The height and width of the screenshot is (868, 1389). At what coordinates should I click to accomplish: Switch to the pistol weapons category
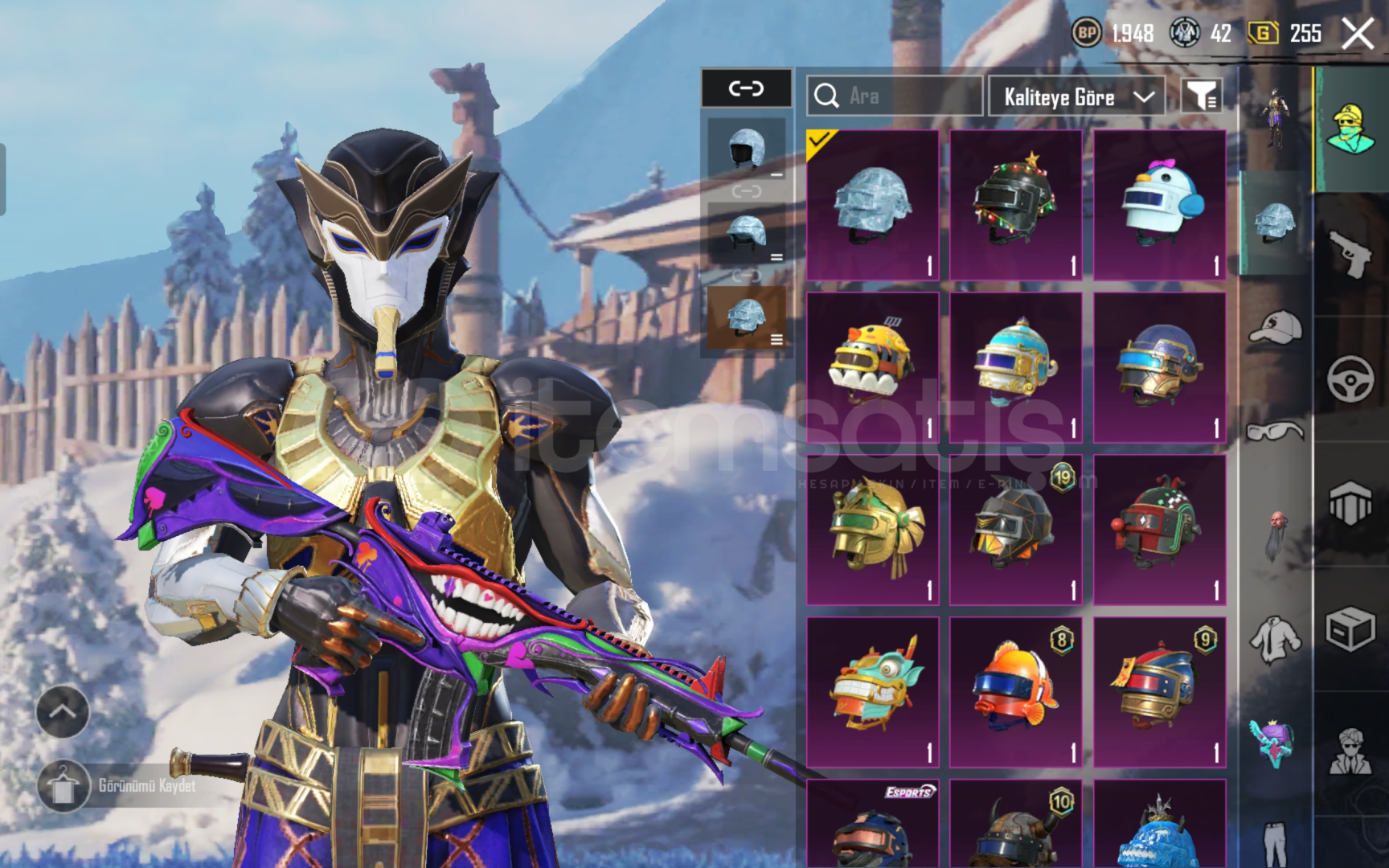coord(1350,254)
